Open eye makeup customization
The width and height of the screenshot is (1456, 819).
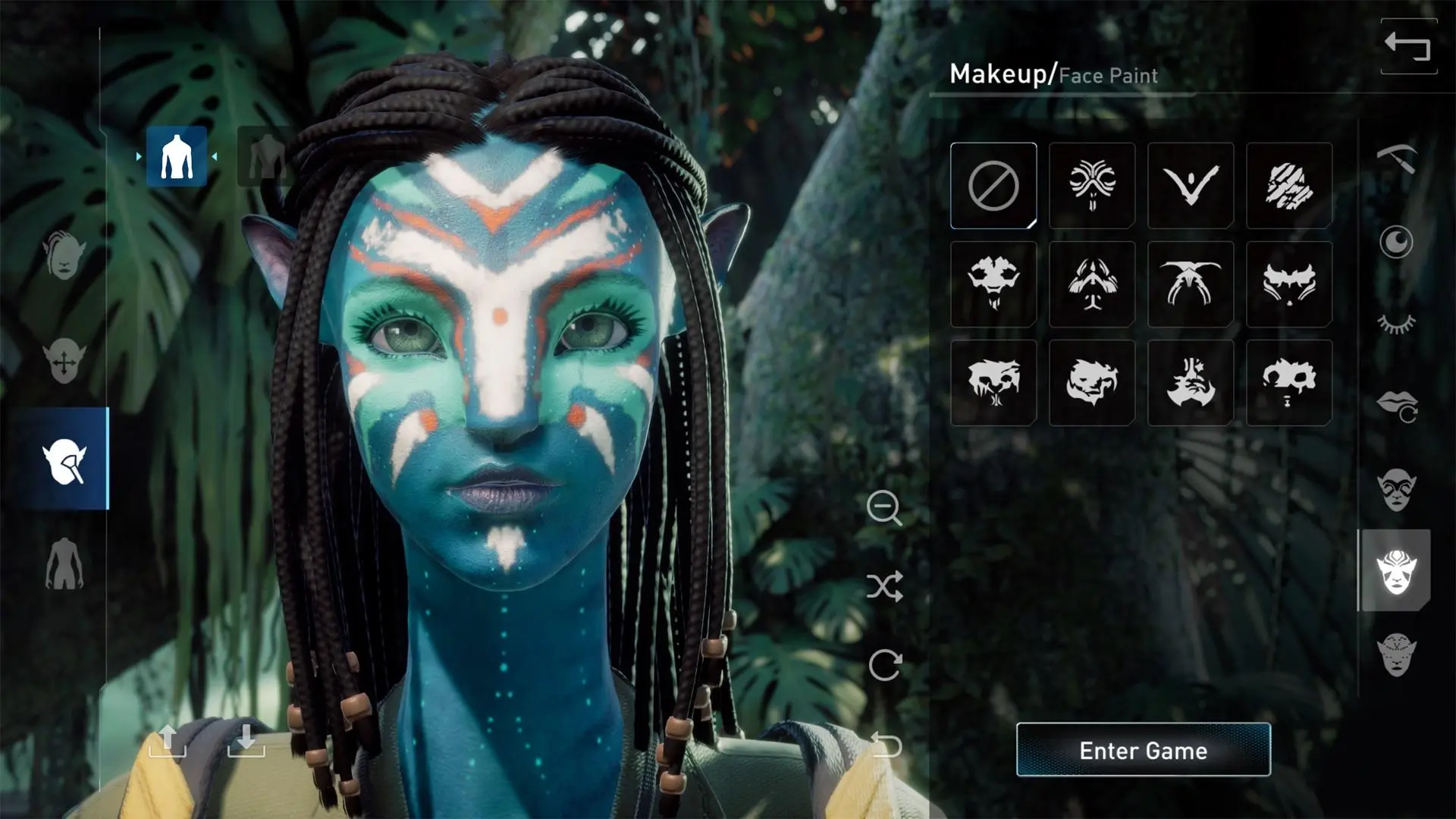tap(1399, 489)
